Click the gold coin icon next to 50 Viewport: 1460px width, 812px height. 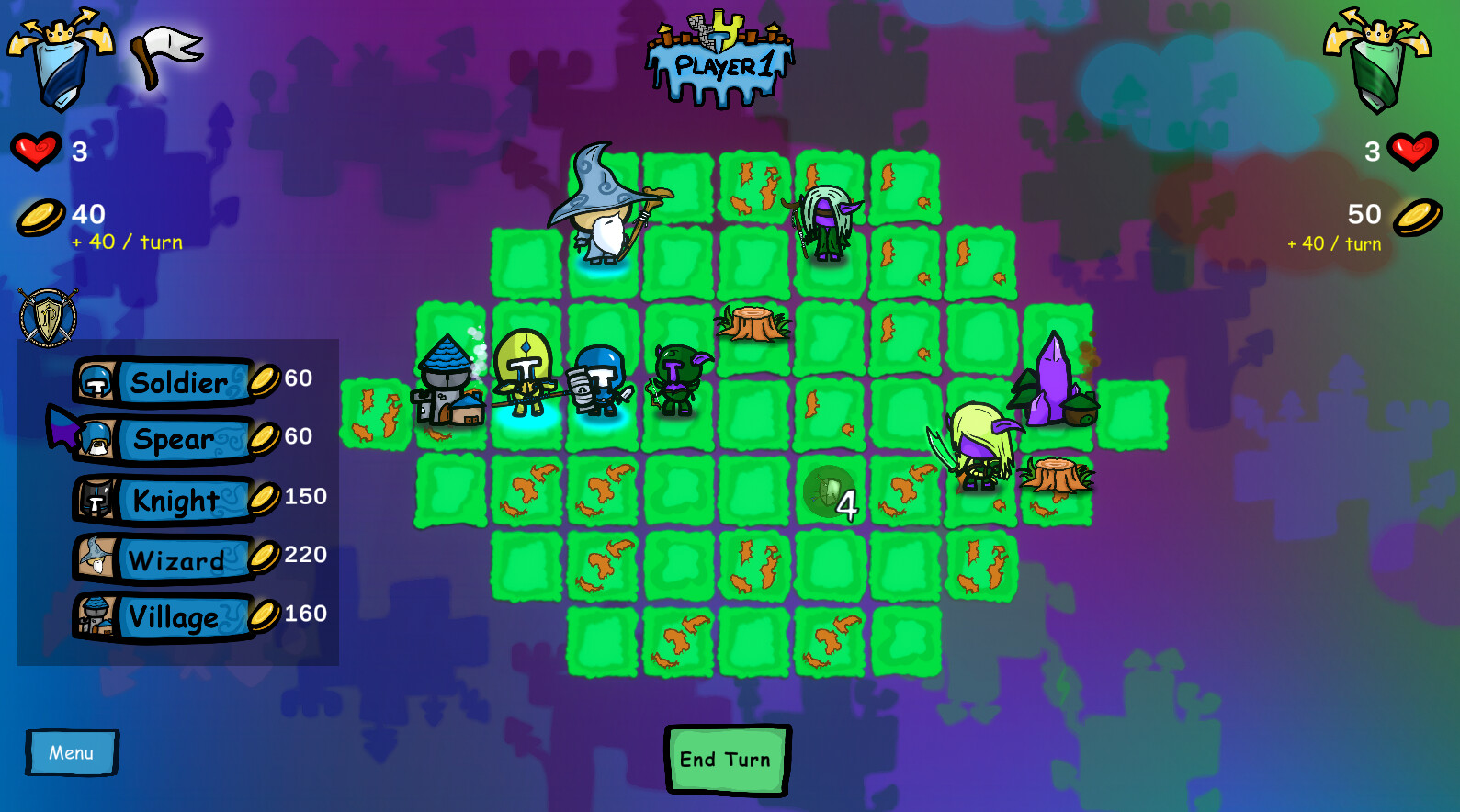point(1414,216)
